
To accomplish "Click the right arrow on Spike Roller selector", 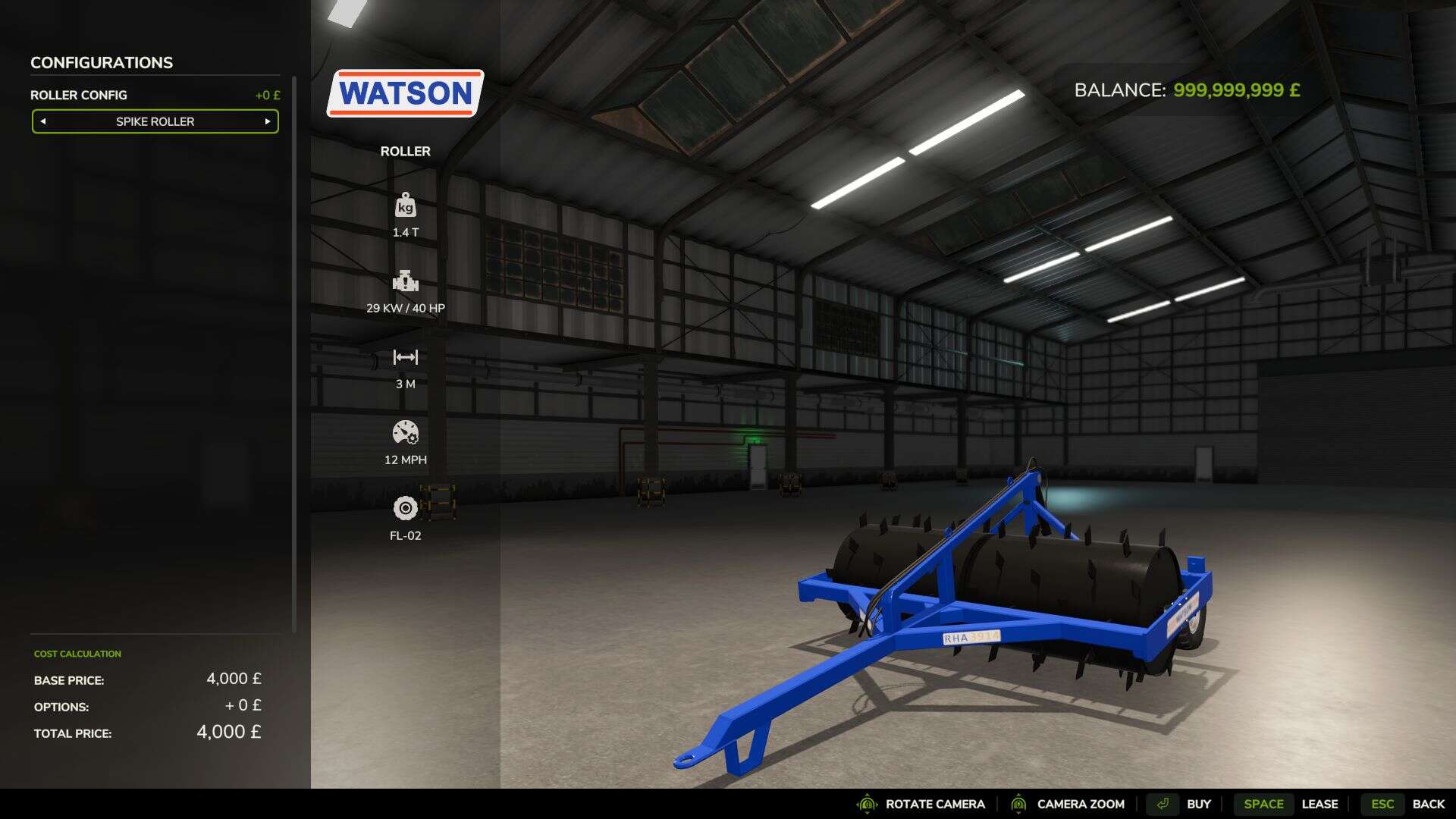I will point(267,121).
